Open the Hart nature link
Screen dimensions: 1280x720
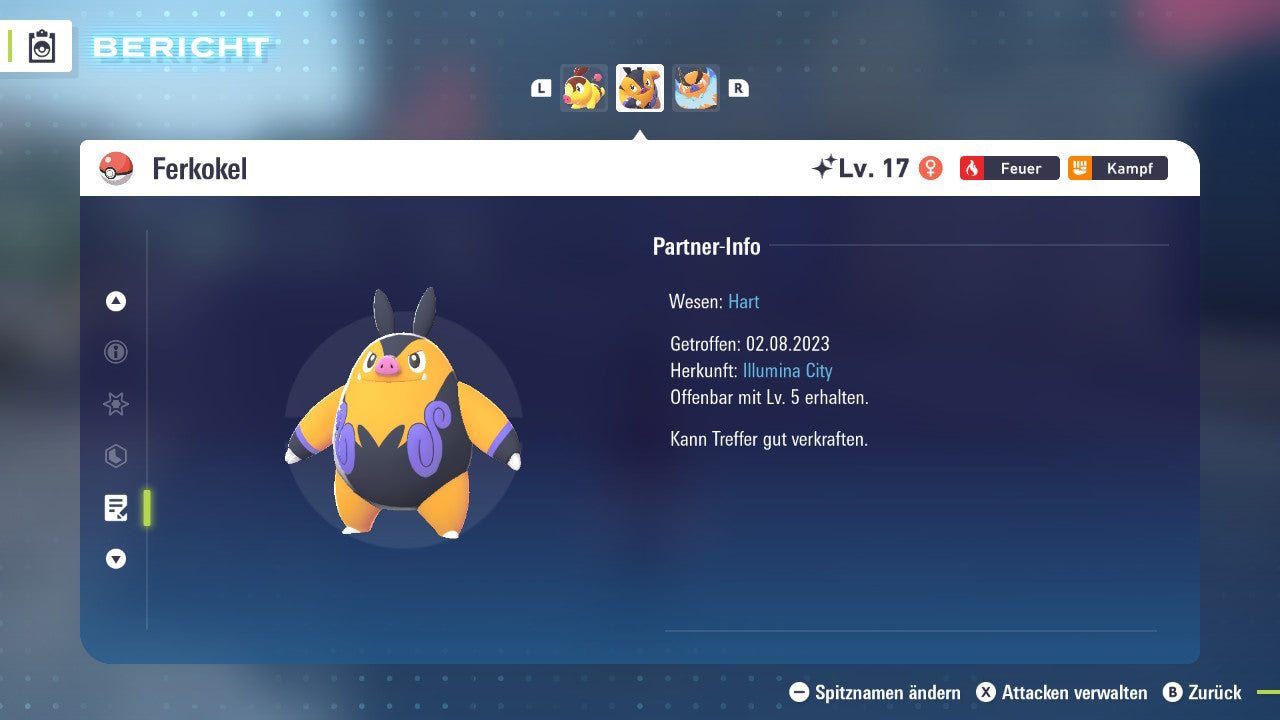click(x=743, y=301)
